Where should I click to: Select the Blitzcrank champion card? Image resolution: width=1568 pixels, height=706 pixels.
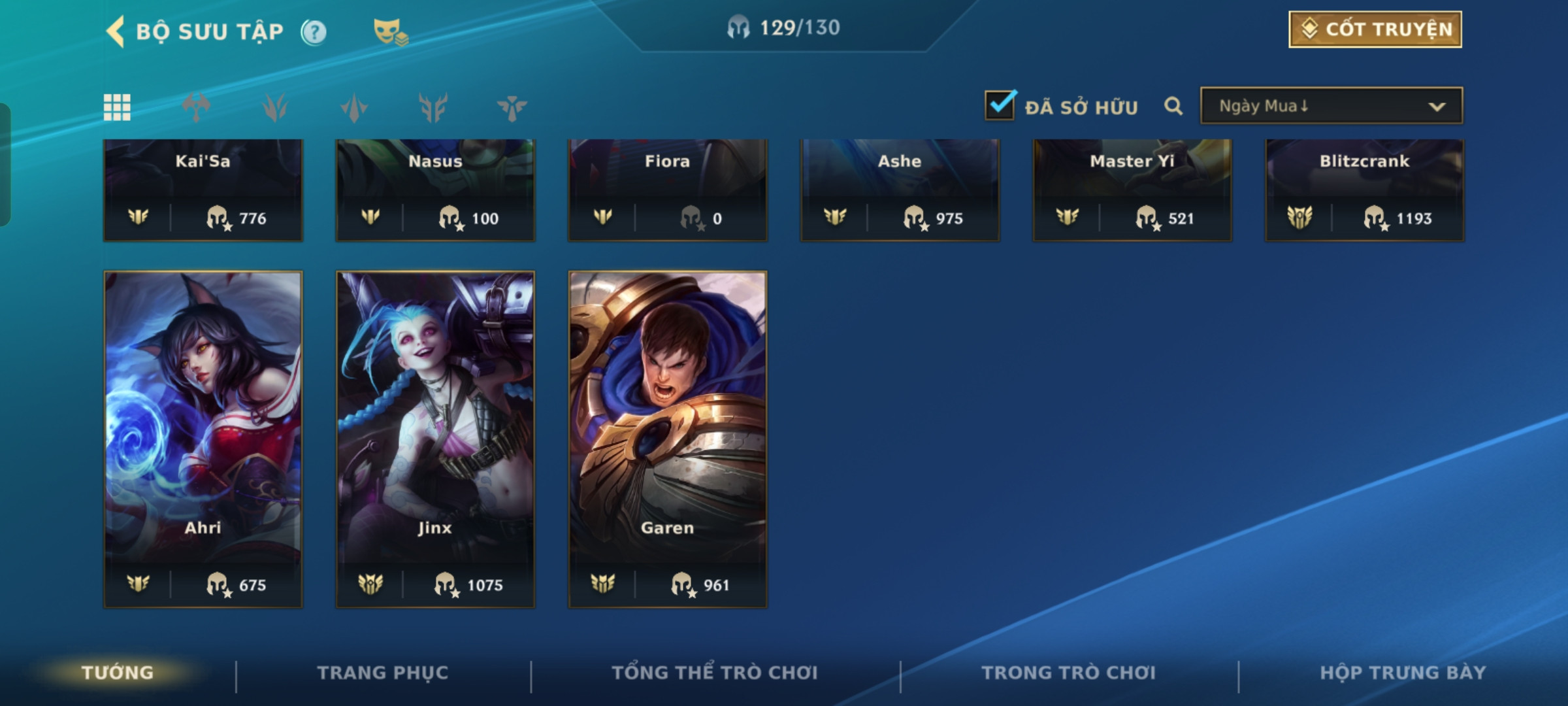pyautogui.click(x=1364, y=190)
